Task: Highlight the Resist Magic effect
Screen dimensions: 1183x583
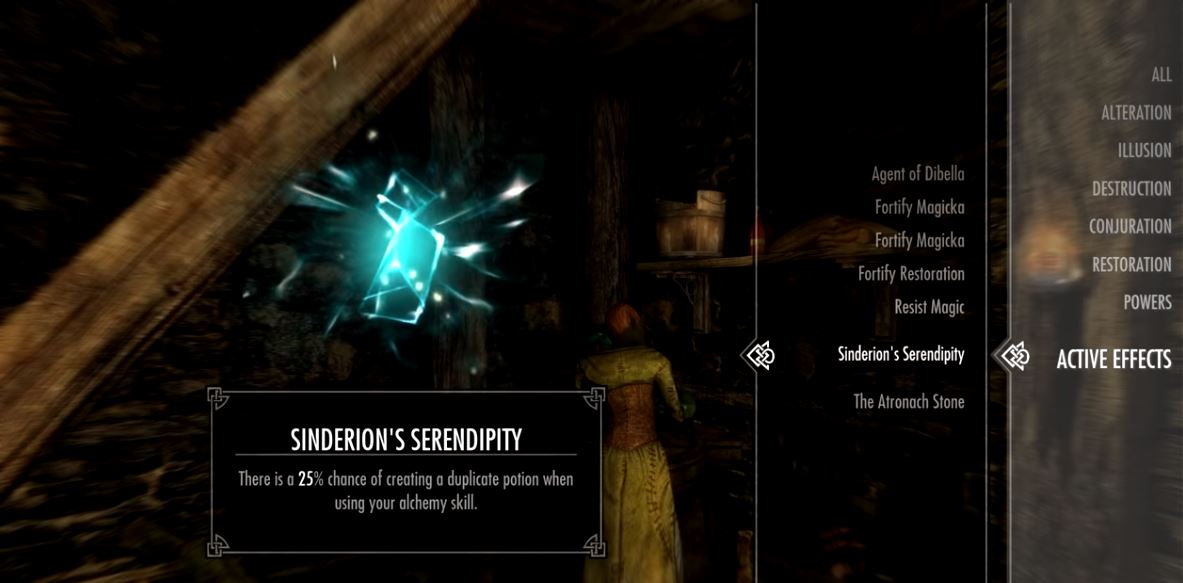Action: pyautogui.click(x=929, y=307)
